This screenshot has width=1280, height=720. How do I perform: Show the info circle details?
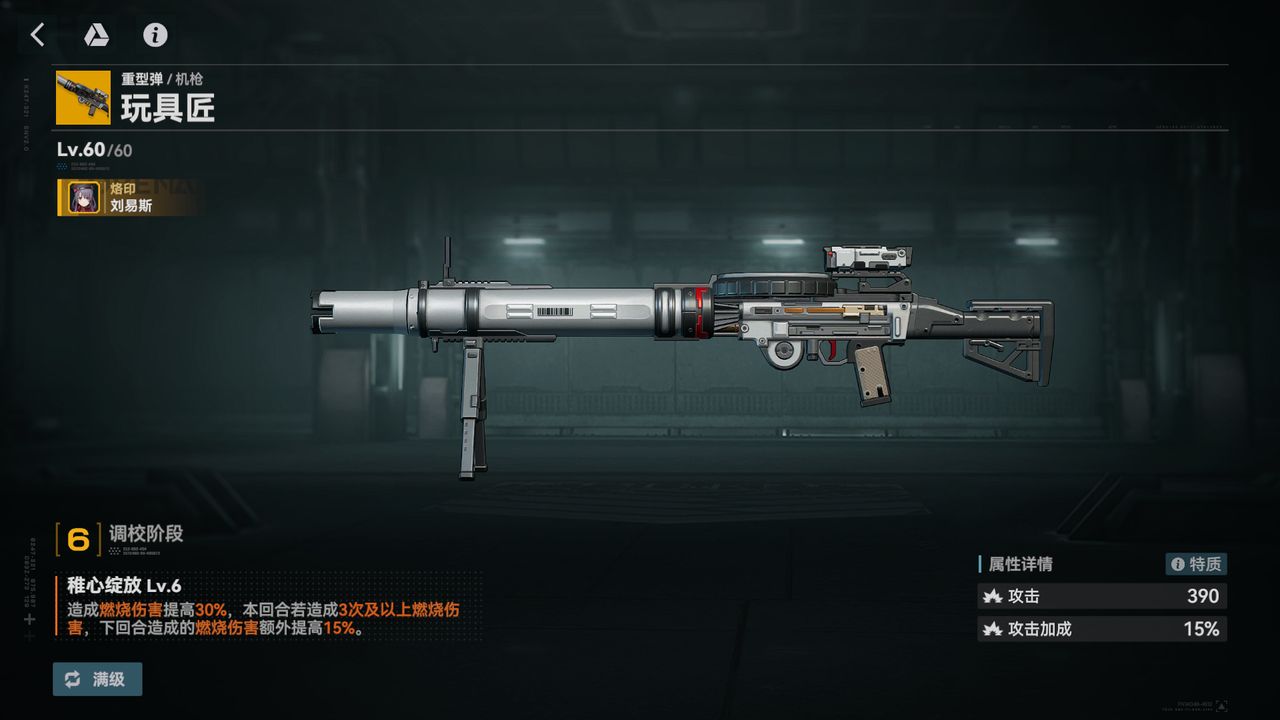pyautogui.click(x=155, y=35)
